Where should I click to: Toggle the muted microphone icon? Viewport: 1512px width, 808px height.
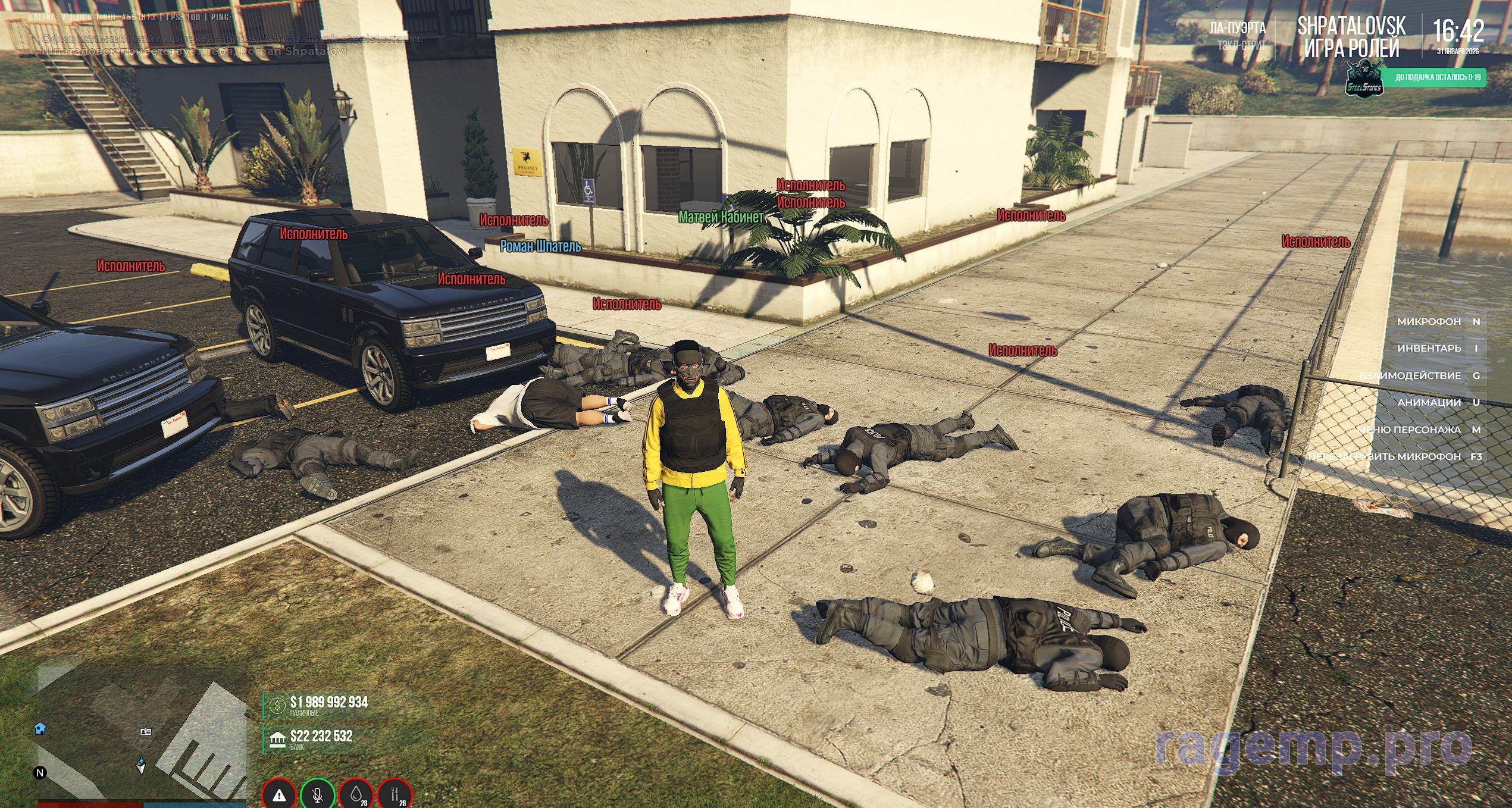[318, 794]
